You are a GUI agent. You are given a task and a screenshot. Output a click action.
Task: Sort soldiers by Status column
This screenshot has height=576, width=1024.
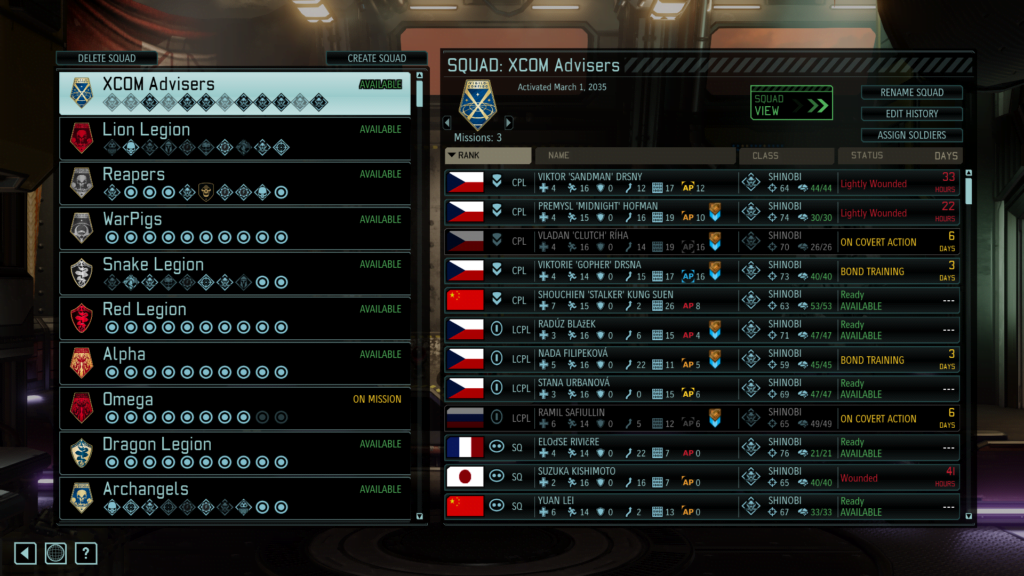tap(885, 156)
